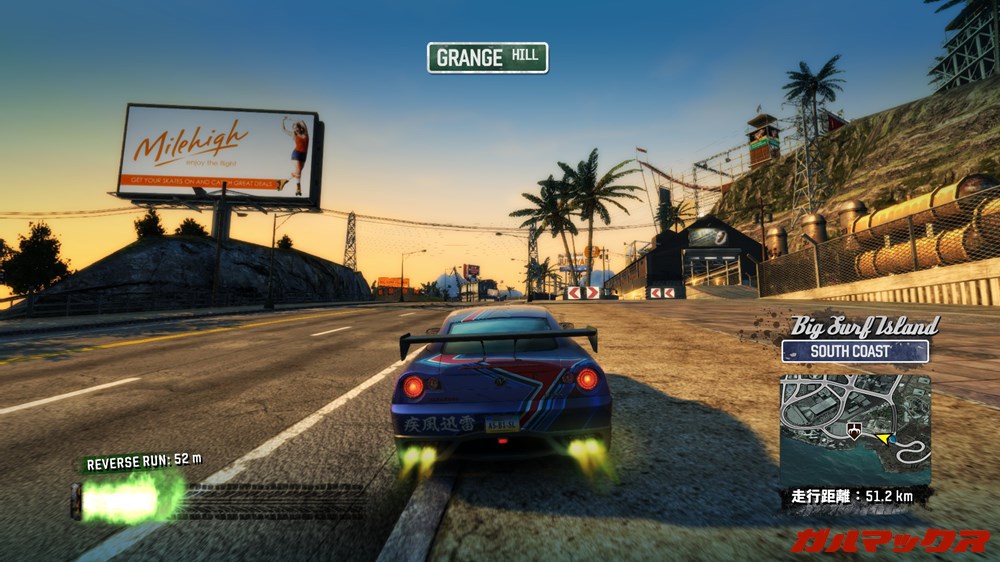
Task: Select the event marker icon on minimap
Action: pos(853,430)
